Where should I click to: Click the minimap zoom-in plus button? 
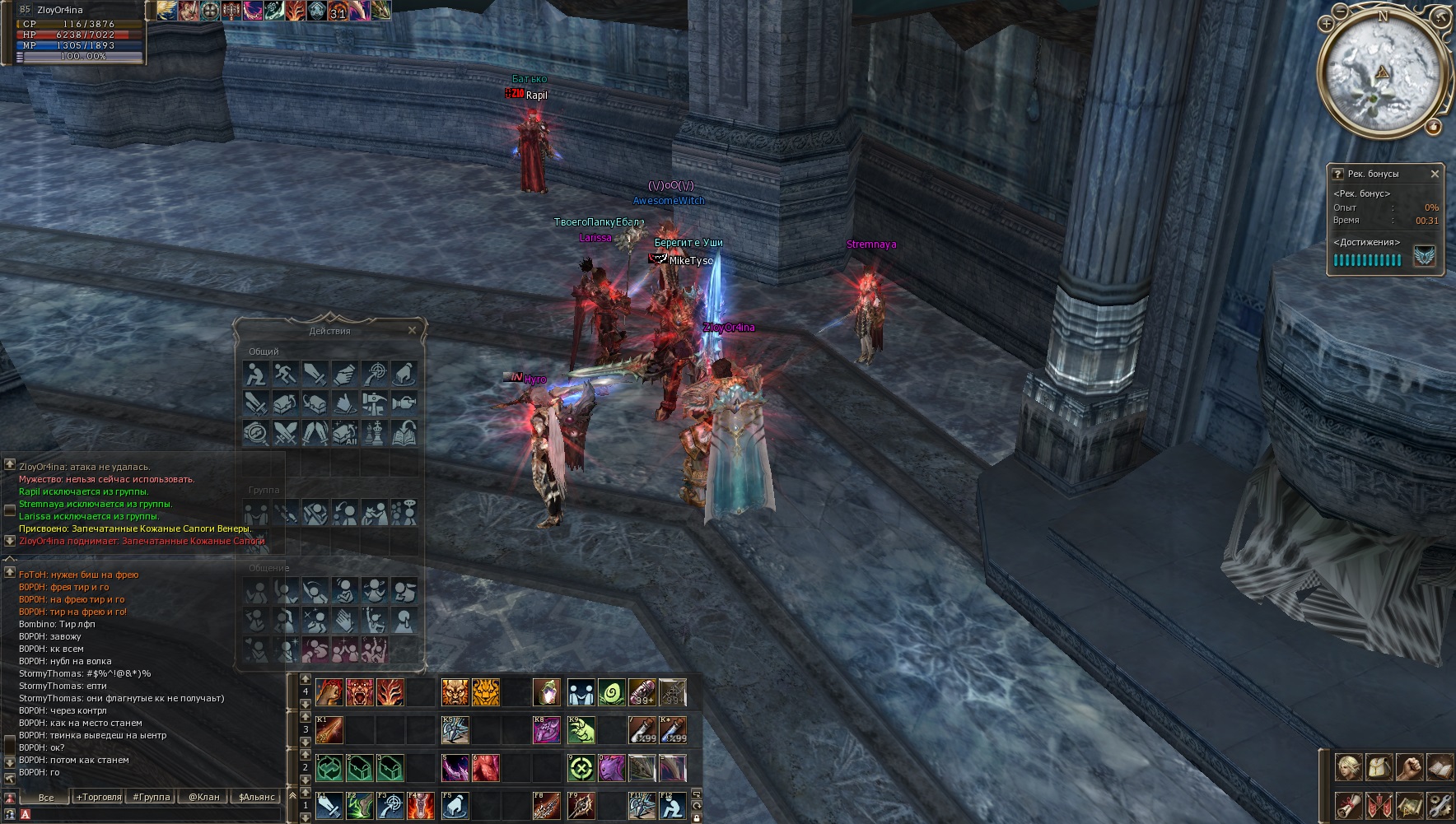[x=1327, y=24]
